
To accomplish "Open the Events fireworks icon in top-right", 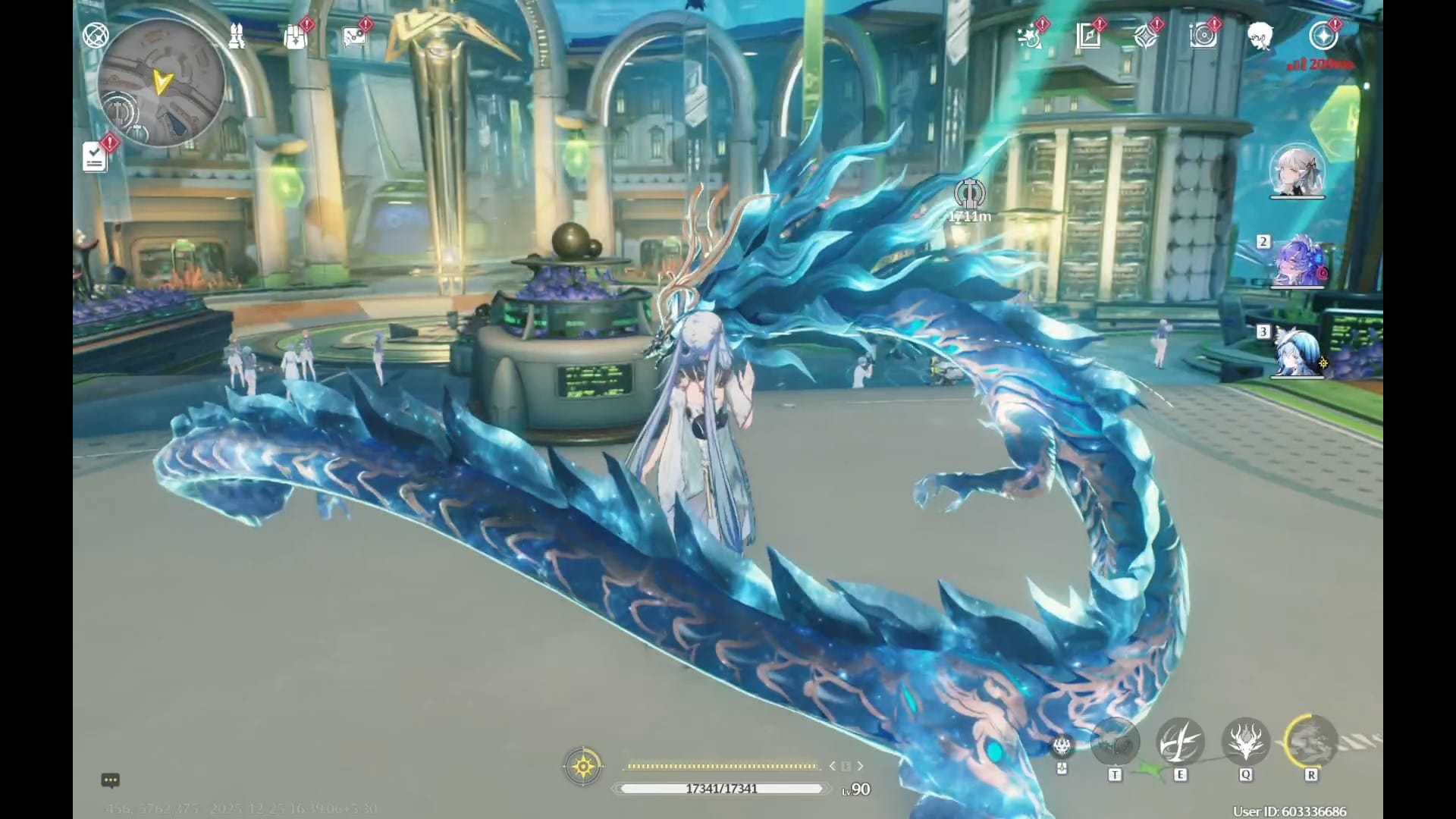I will (x=1030, y=36).
